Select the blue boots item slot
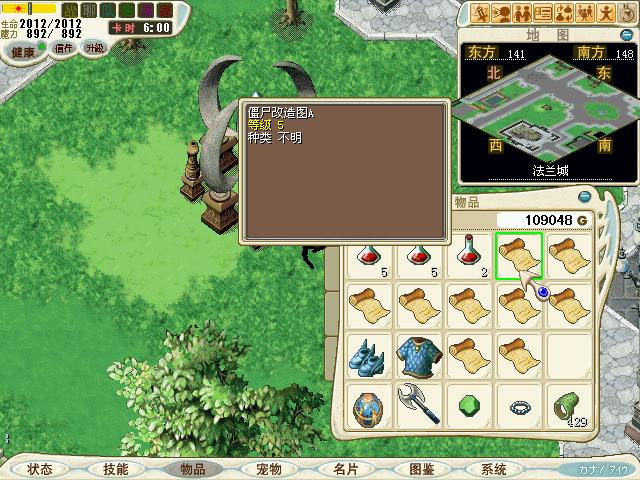Image resolution: width=640 pixels, height=480 pixels. tap(369, 355)
